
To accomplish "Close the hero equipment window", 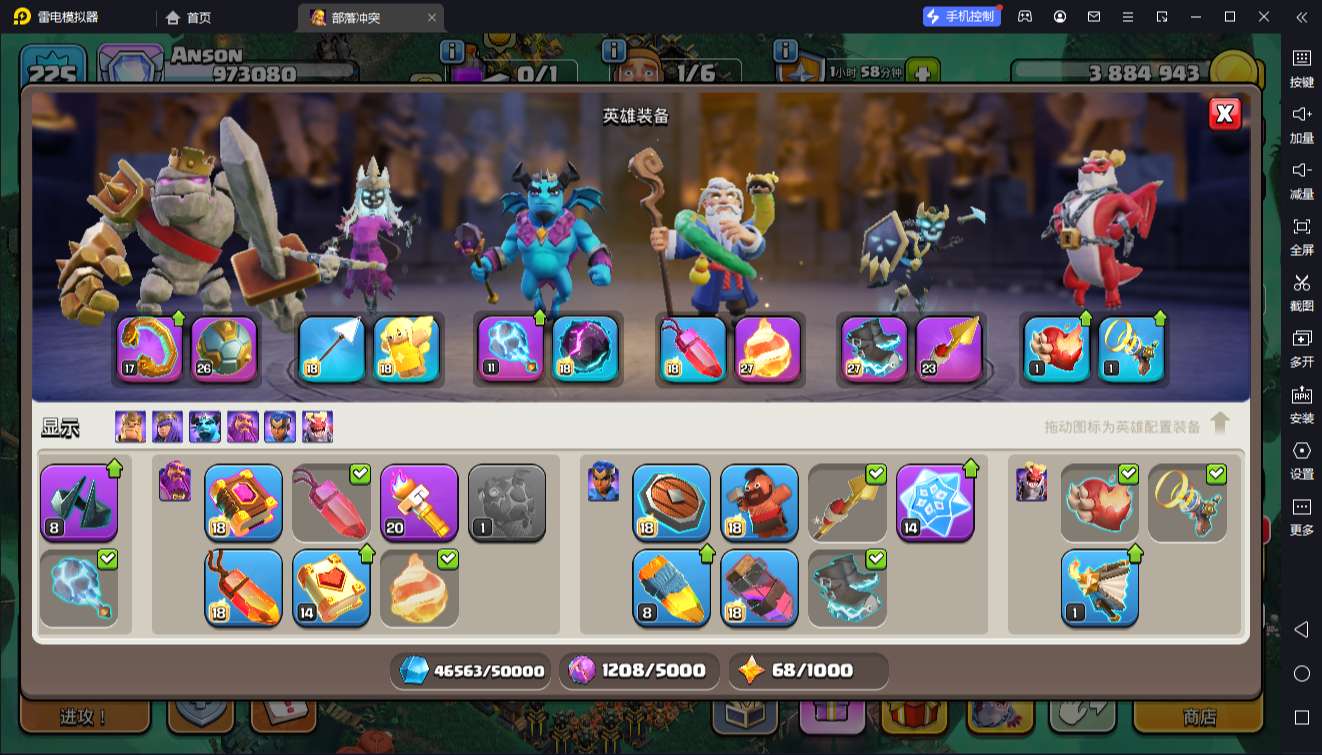I will pyautogui.click(x=1224, y=114).
